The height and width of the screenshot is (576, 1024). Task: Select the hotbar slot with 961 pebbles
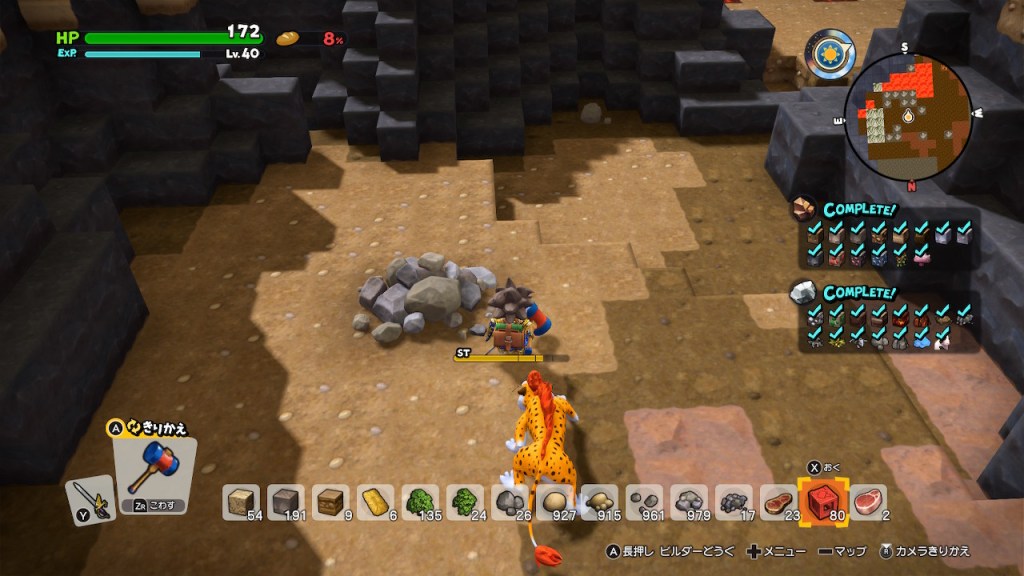pos(645,502)
